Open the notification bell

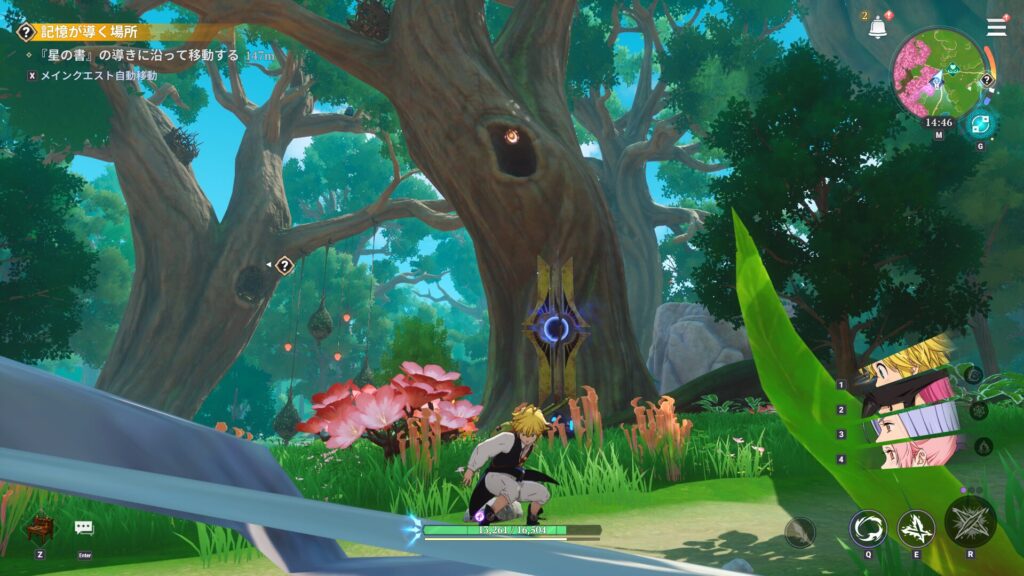(878, 28)
